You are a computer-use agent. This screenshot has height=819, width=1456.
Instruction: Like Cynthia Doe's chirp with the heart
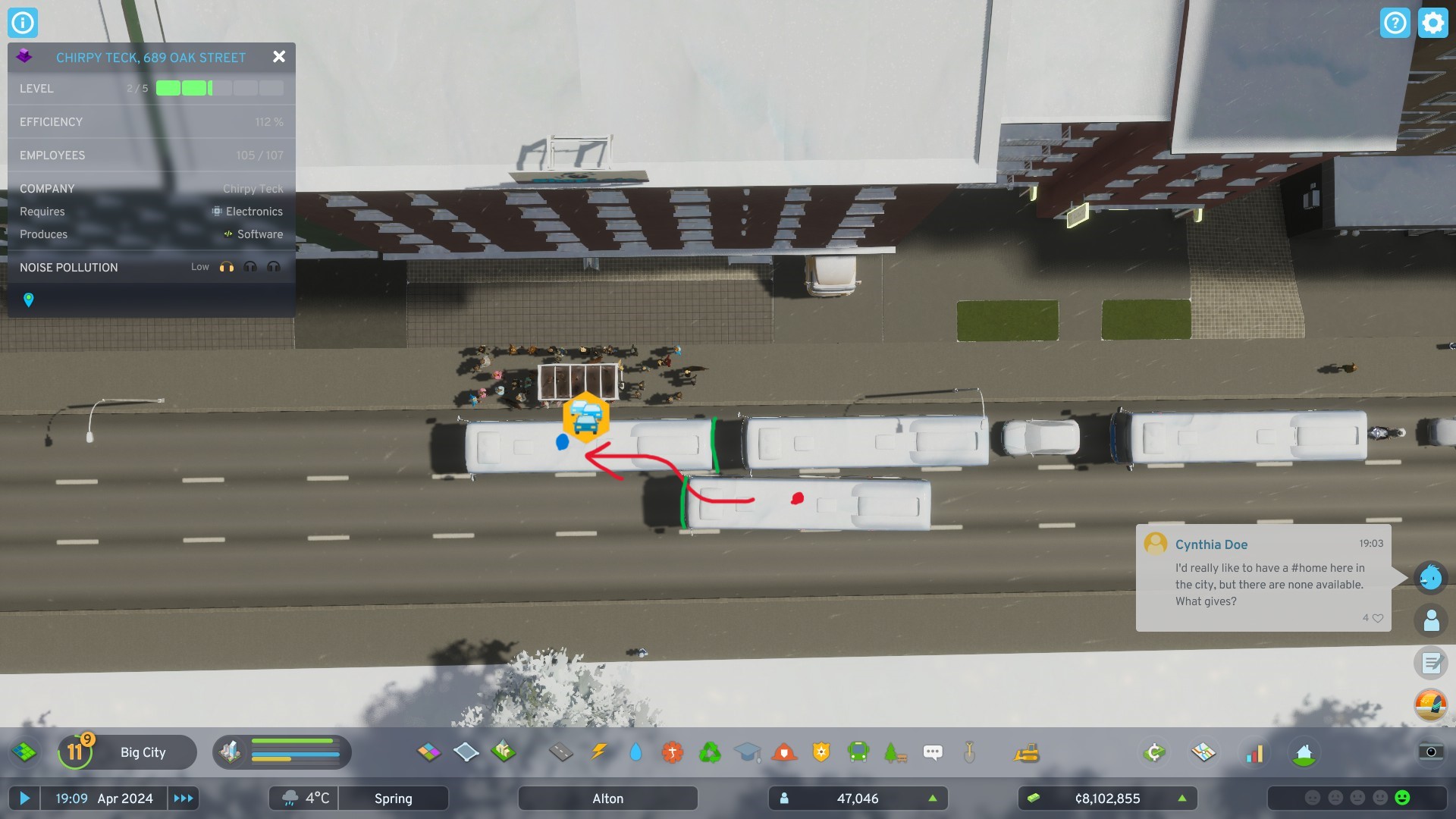tap(1377, 618)
